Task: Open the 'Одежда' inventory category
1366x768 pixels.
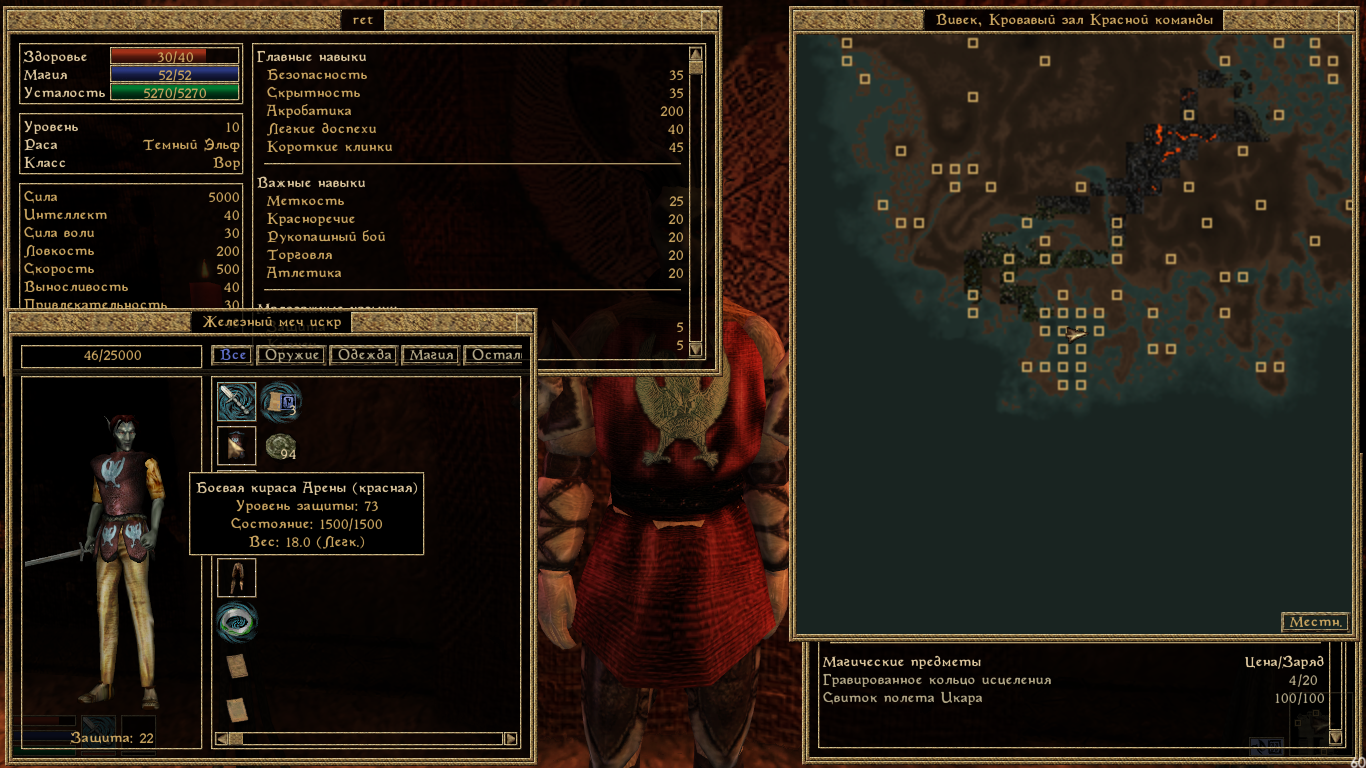Action: point(364,356)
